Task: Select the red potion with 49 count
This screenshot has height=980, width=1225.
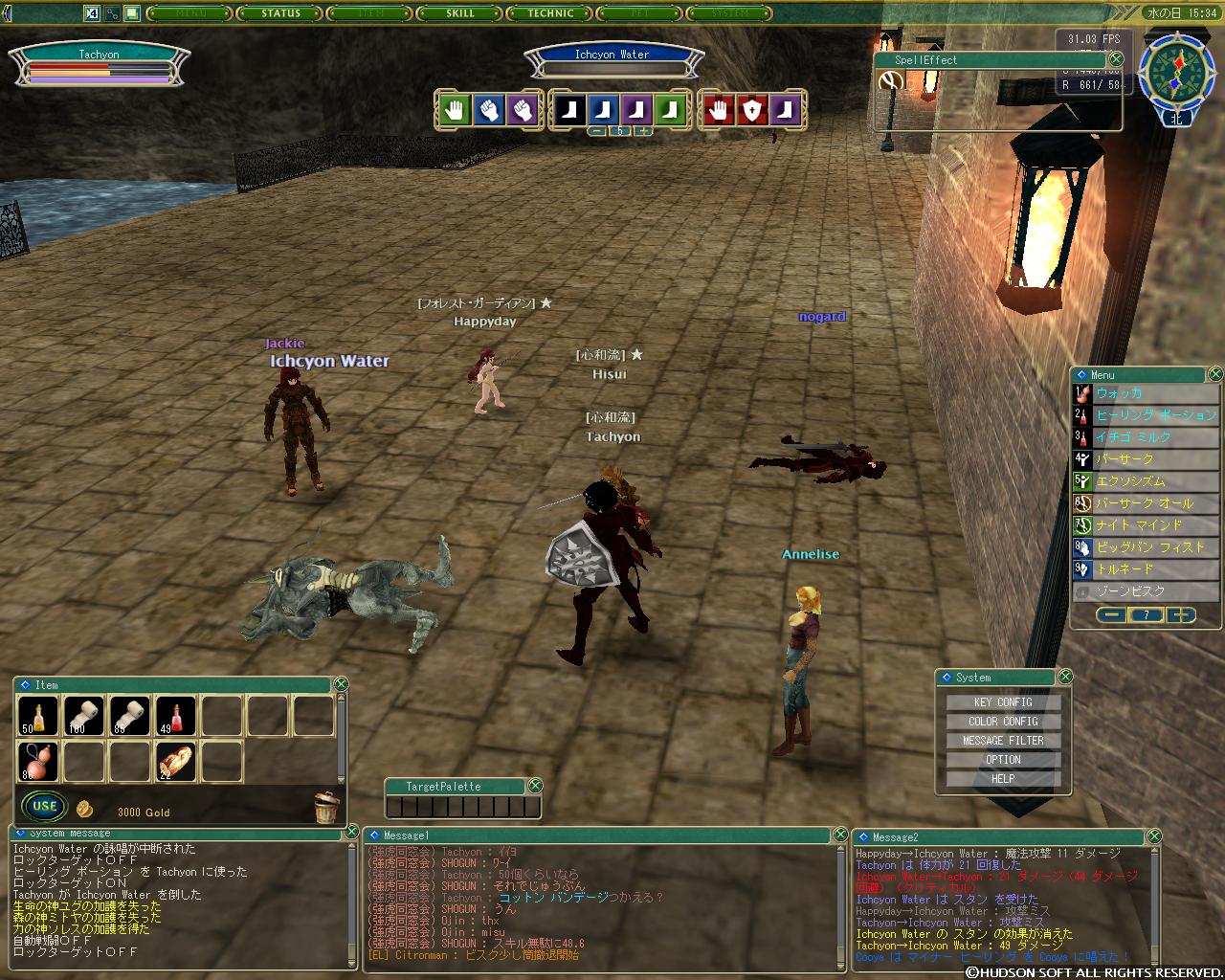Action: coord(176,716)
